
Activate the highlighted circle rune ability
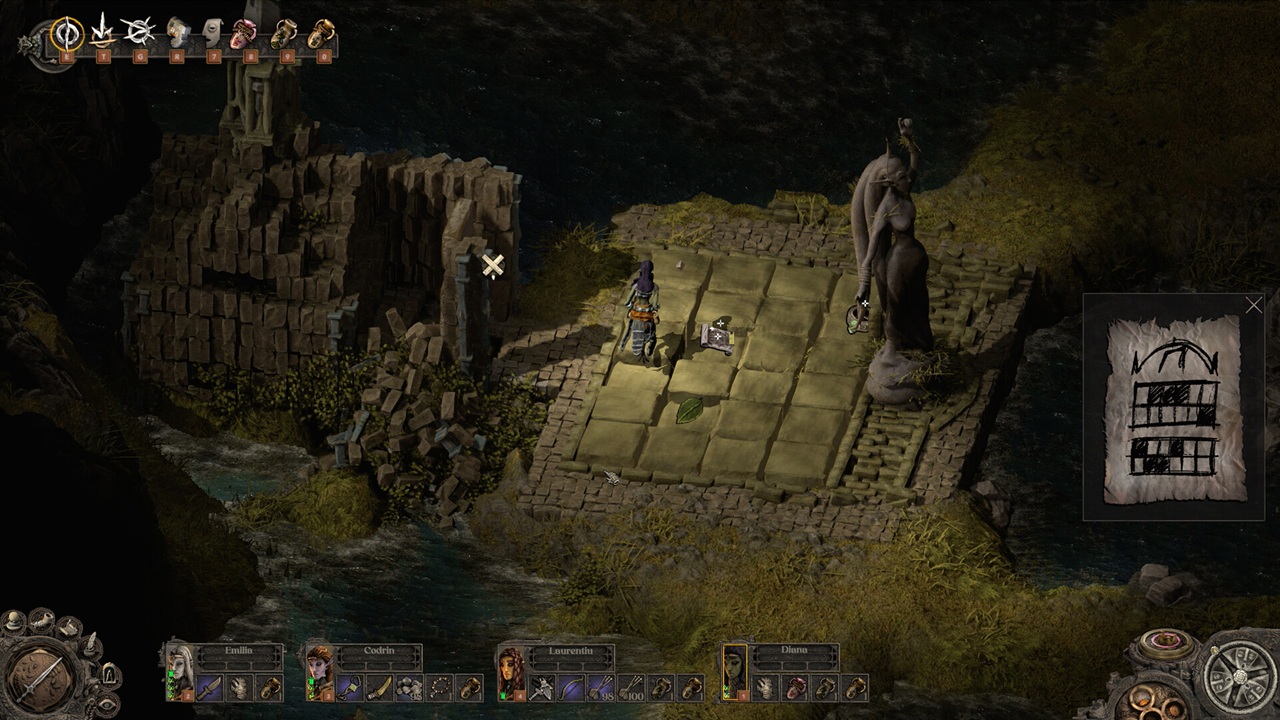pyautogui.click(x=67, y=34)
